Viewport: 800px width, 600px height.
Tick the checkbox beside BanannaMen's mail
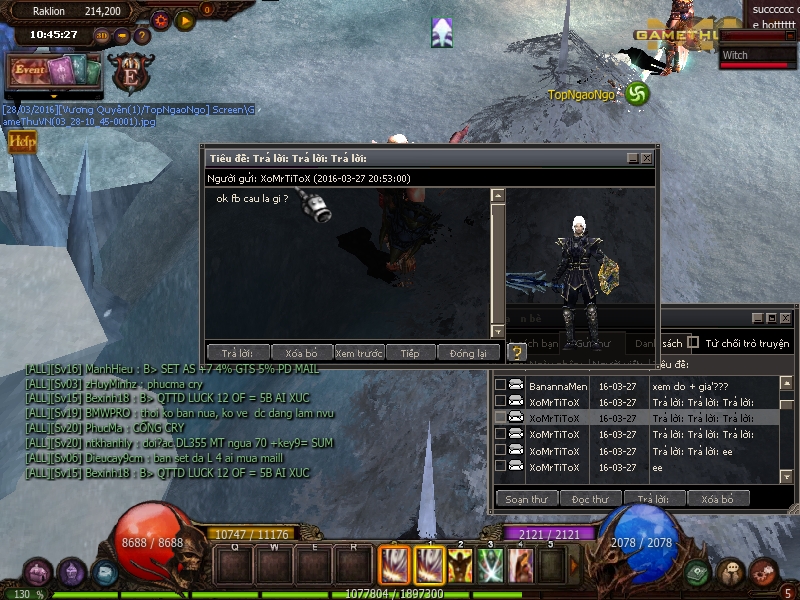click(x=501, y=385)
